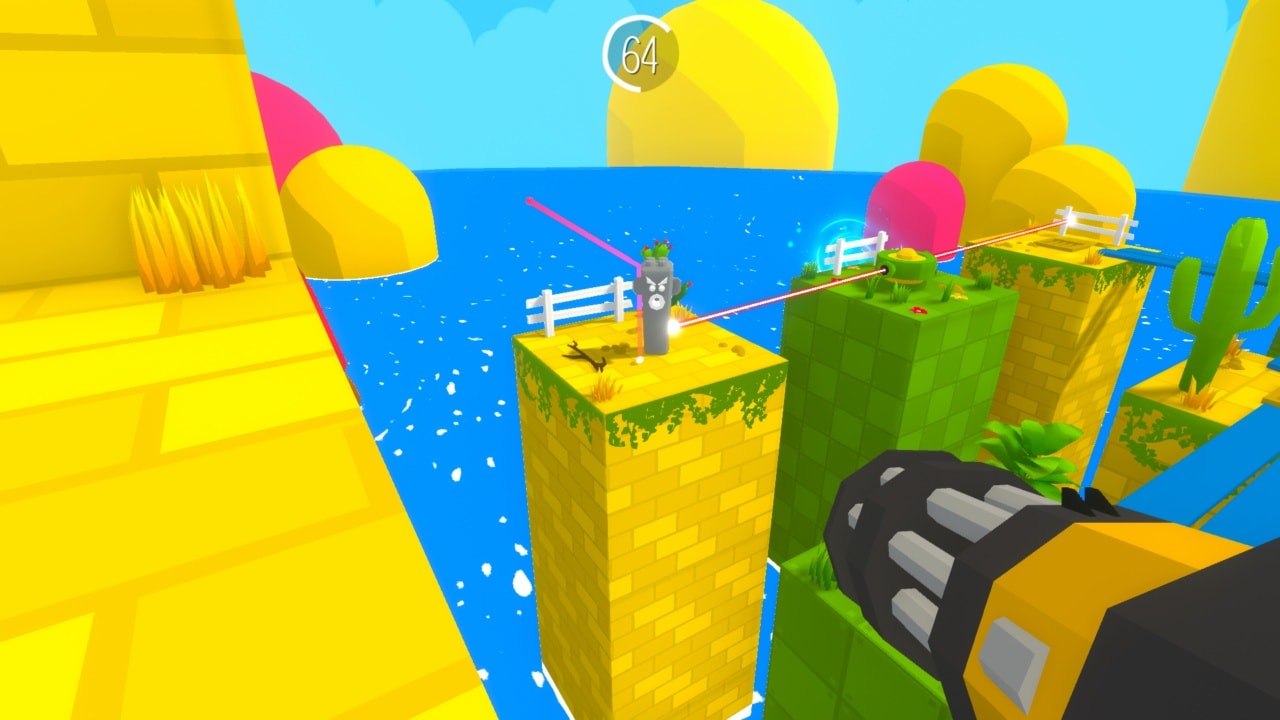Select the angry gray totem enemy
The height and width of the screenshot is (720, 1280).
pos(655,295)
